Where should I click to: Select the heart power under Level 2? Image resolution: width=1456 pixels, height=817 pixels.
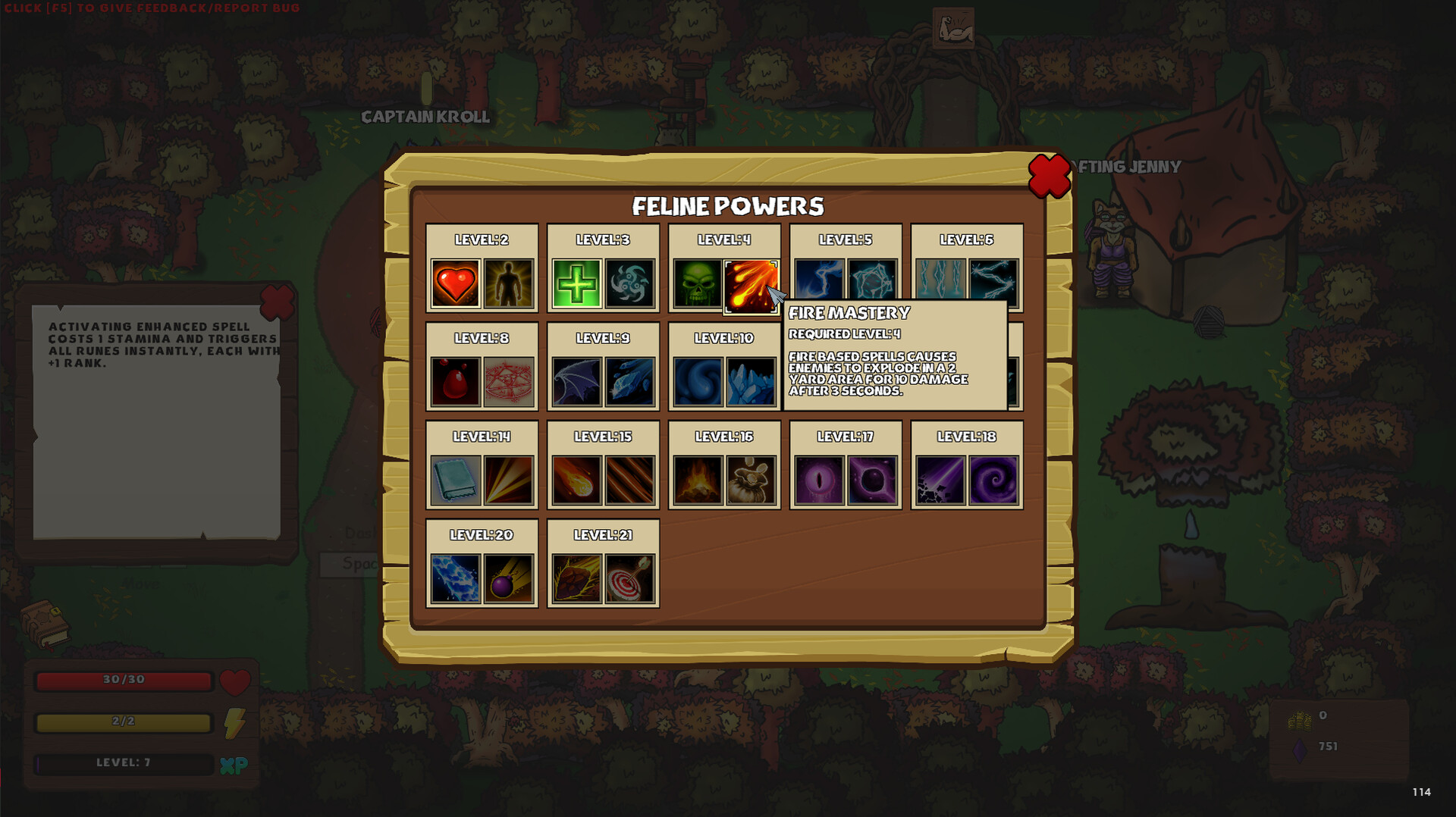click(x=455, y=283)
